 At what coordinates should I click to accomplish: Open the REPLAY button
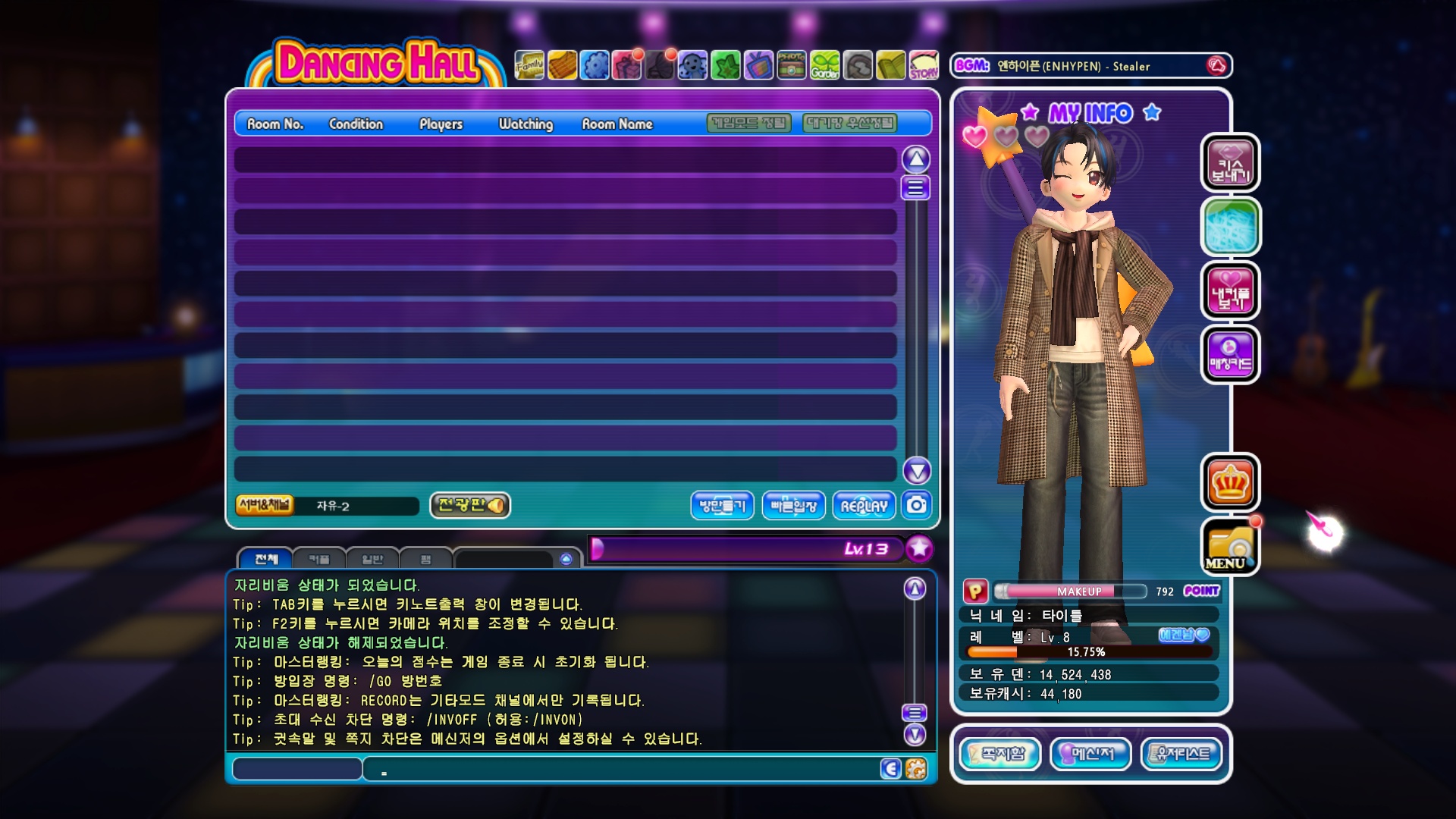click(864, 506)
